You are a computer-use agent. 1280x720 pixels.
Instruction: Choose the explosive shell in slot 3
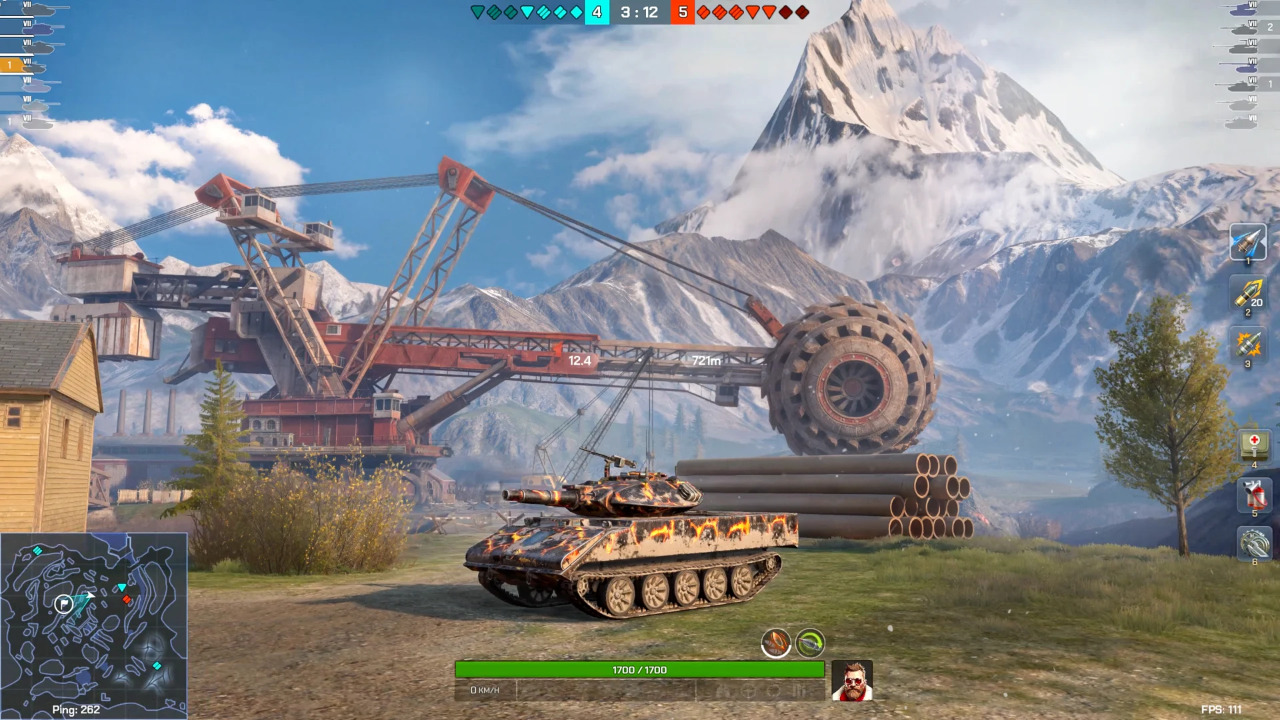pos(1248,344)
